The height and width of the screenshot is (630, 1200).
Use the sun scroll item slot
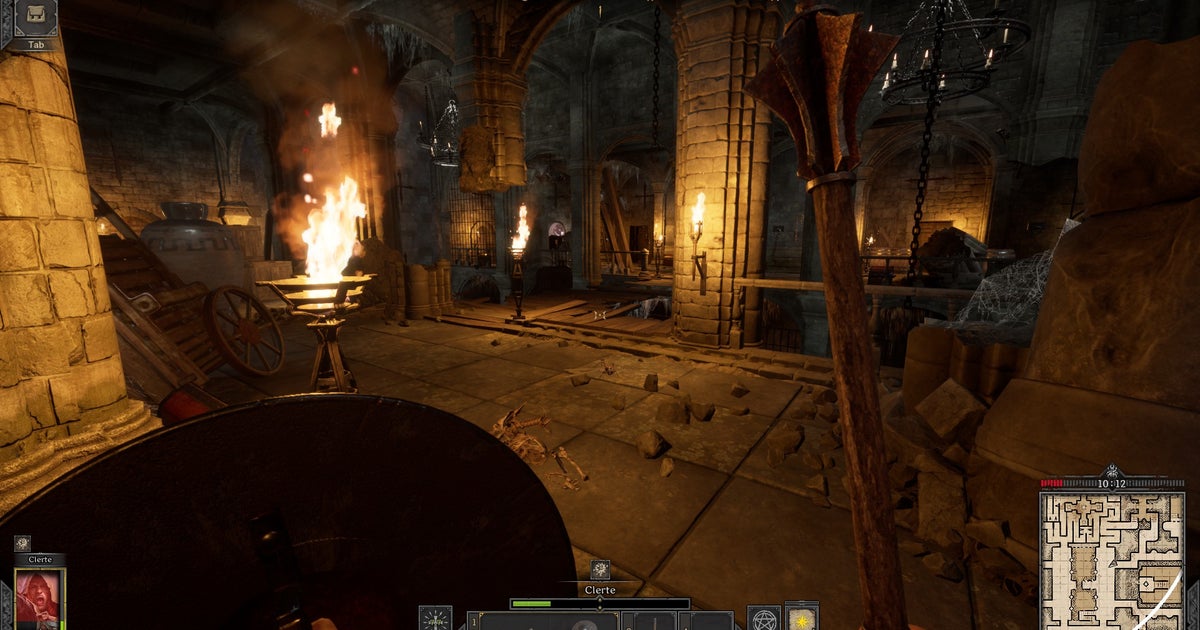pos(802,617)
